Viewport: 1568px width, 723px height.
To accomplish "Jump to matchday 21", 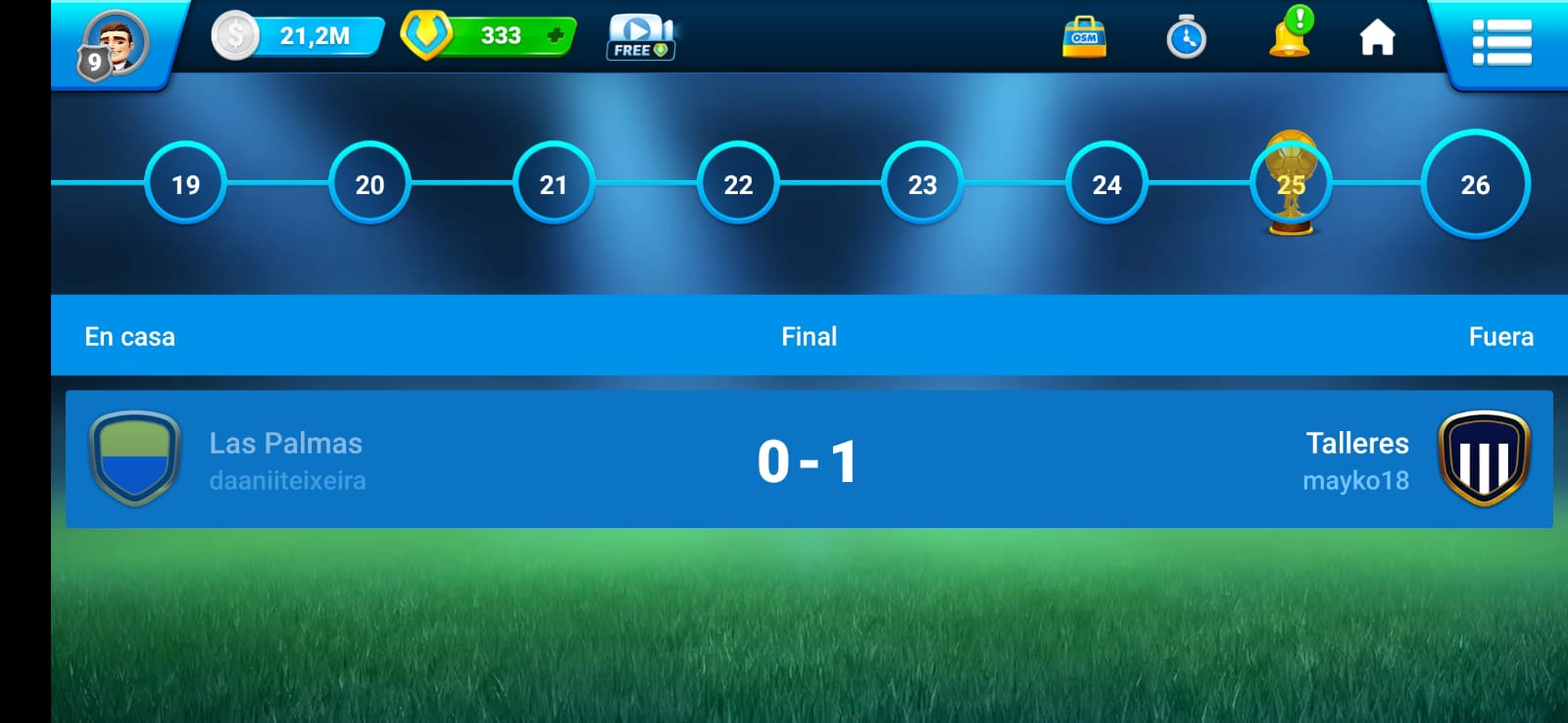I will click(554, 183).
